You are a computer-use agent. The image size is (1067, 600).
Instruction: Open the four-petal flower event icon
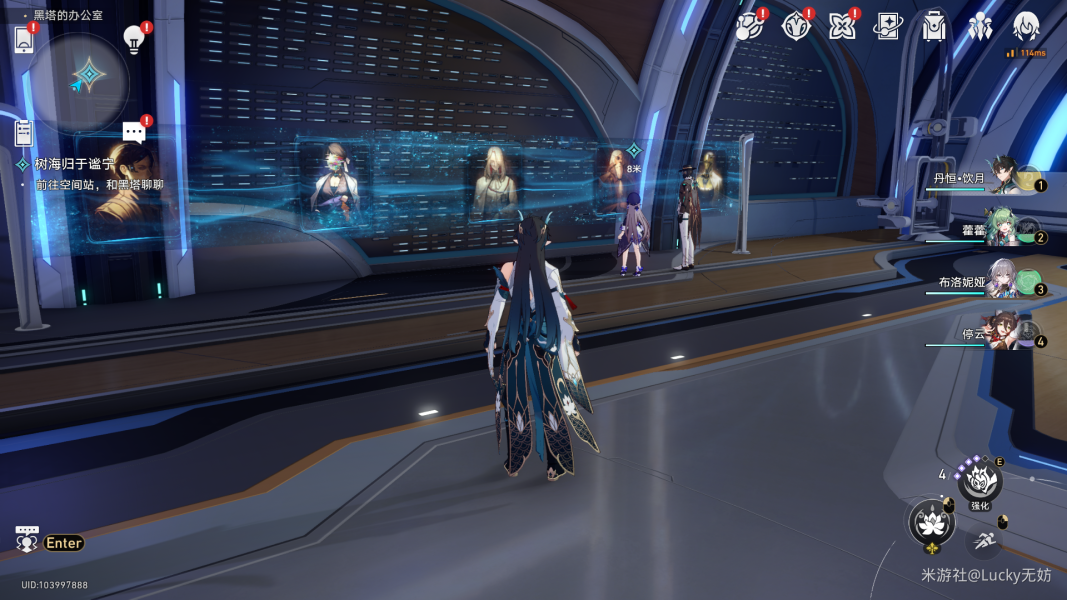(x=841, y=27)
